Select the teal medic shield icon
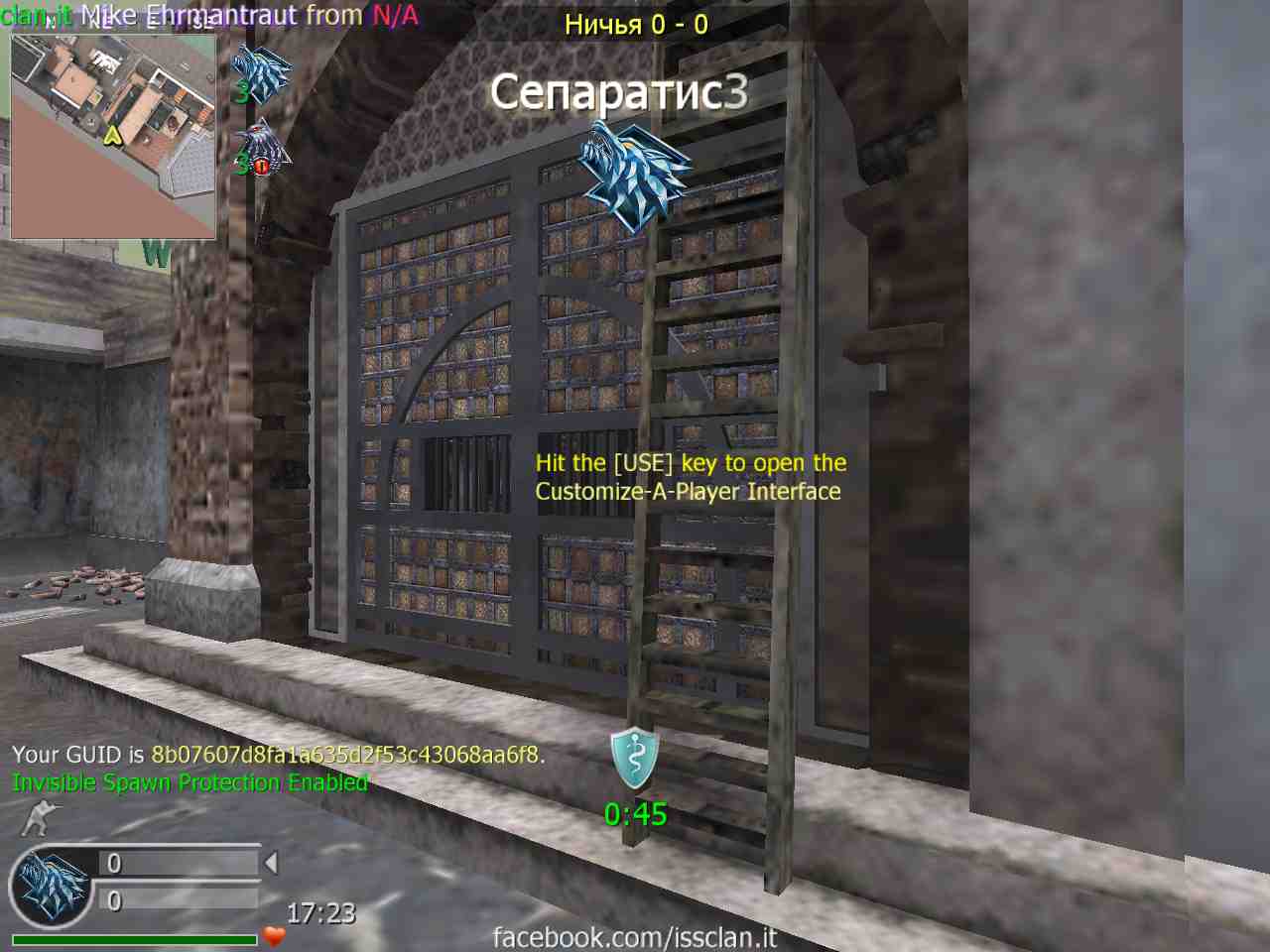The height and width of the screenshot is (952, 1270). 634,759
